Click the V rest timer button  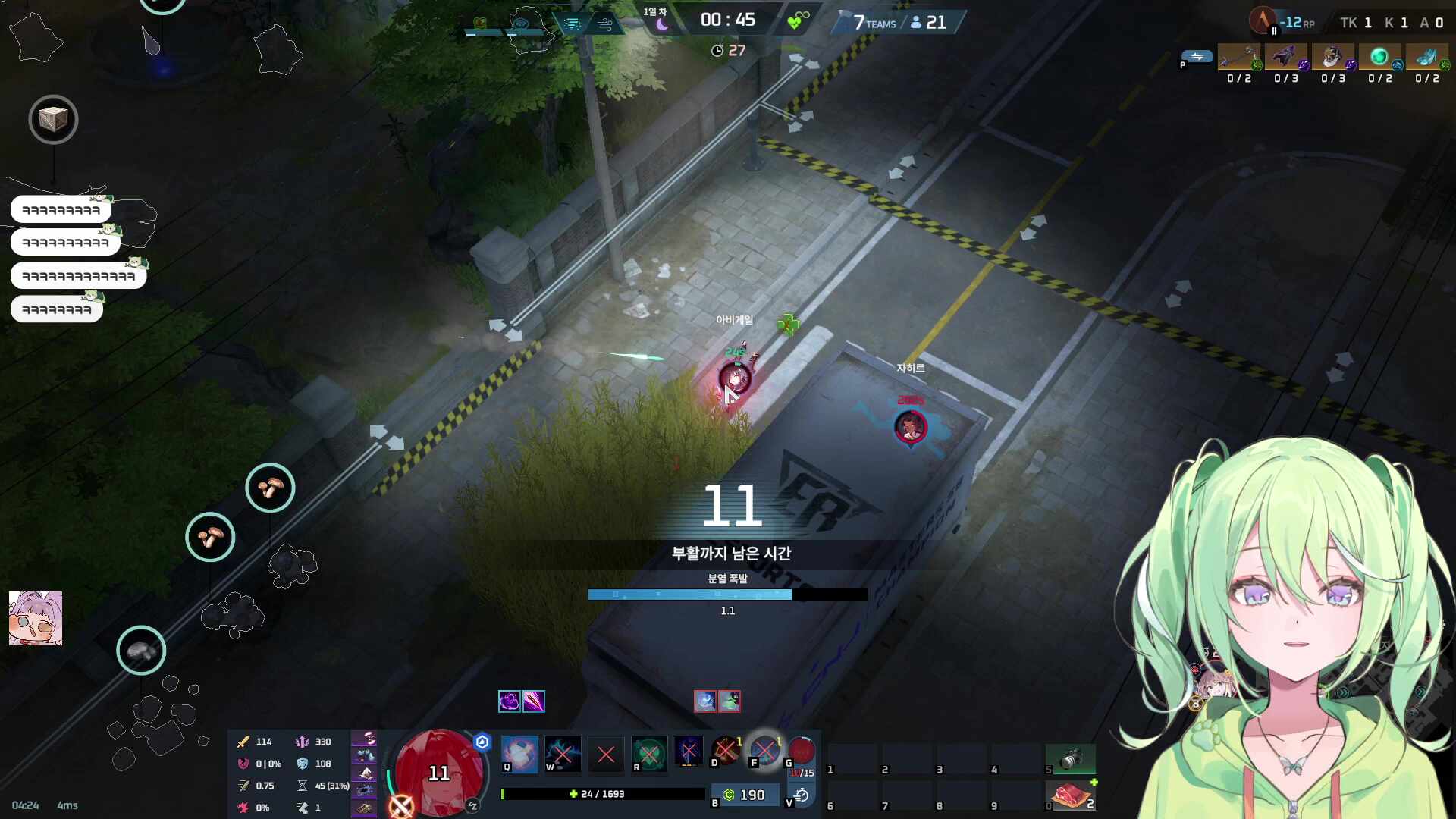click(x=801, y=795)
